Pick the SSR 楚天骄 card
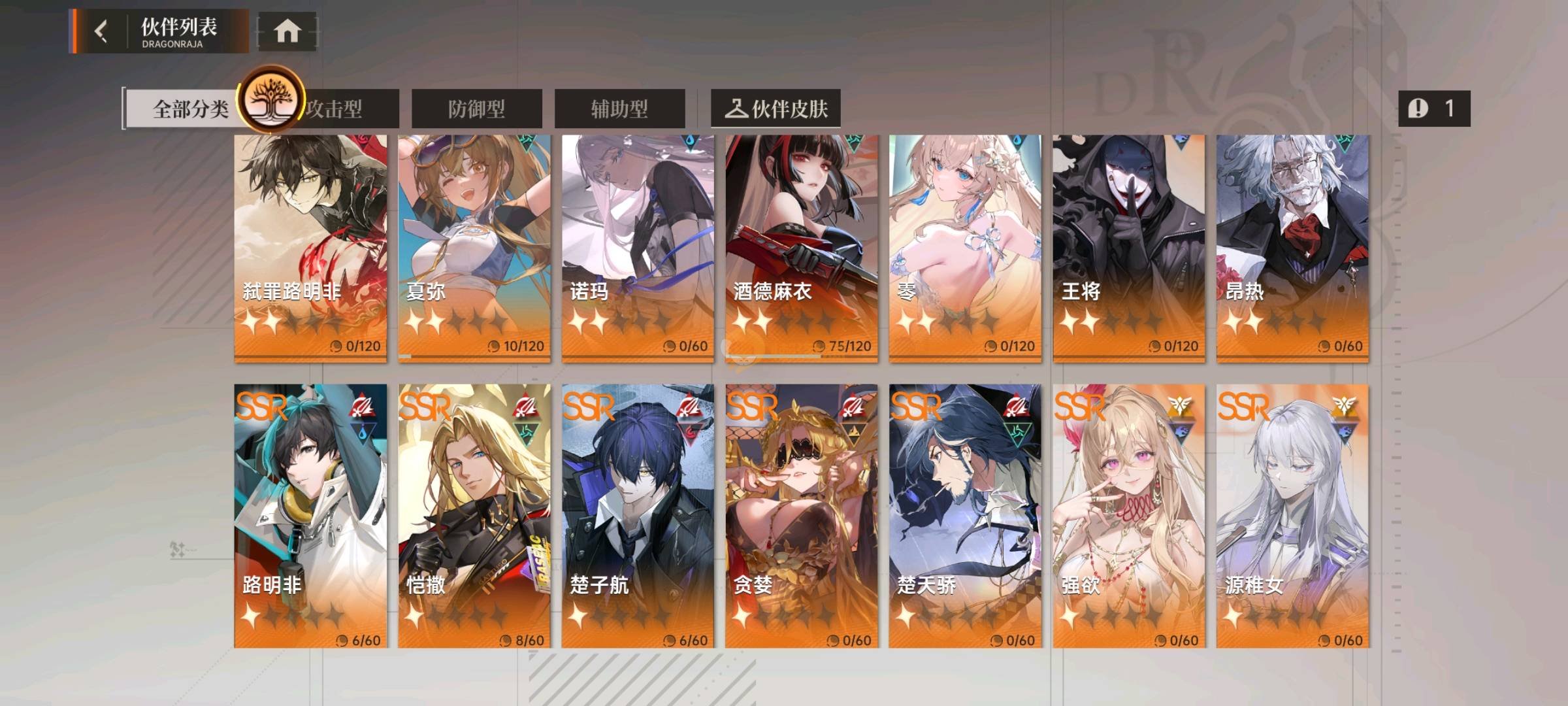 coord(965,515)
